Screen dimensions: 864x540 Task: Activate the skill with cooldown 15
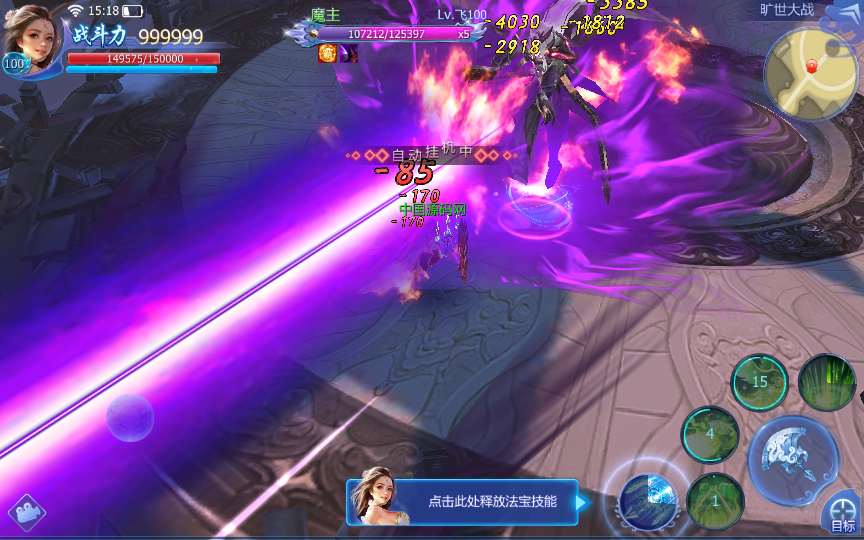coord(759,382)
